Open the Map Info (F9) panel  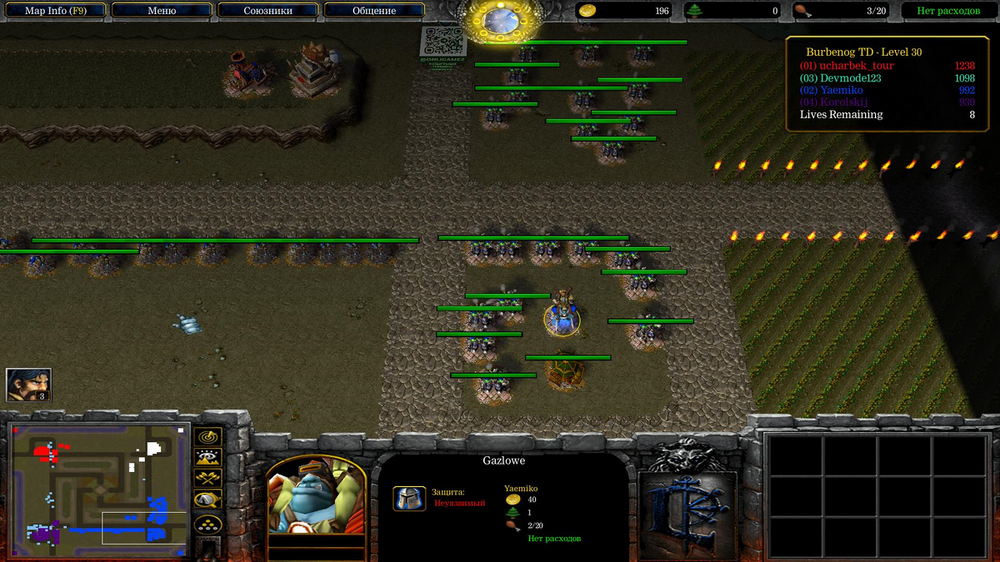click(56, 11)
